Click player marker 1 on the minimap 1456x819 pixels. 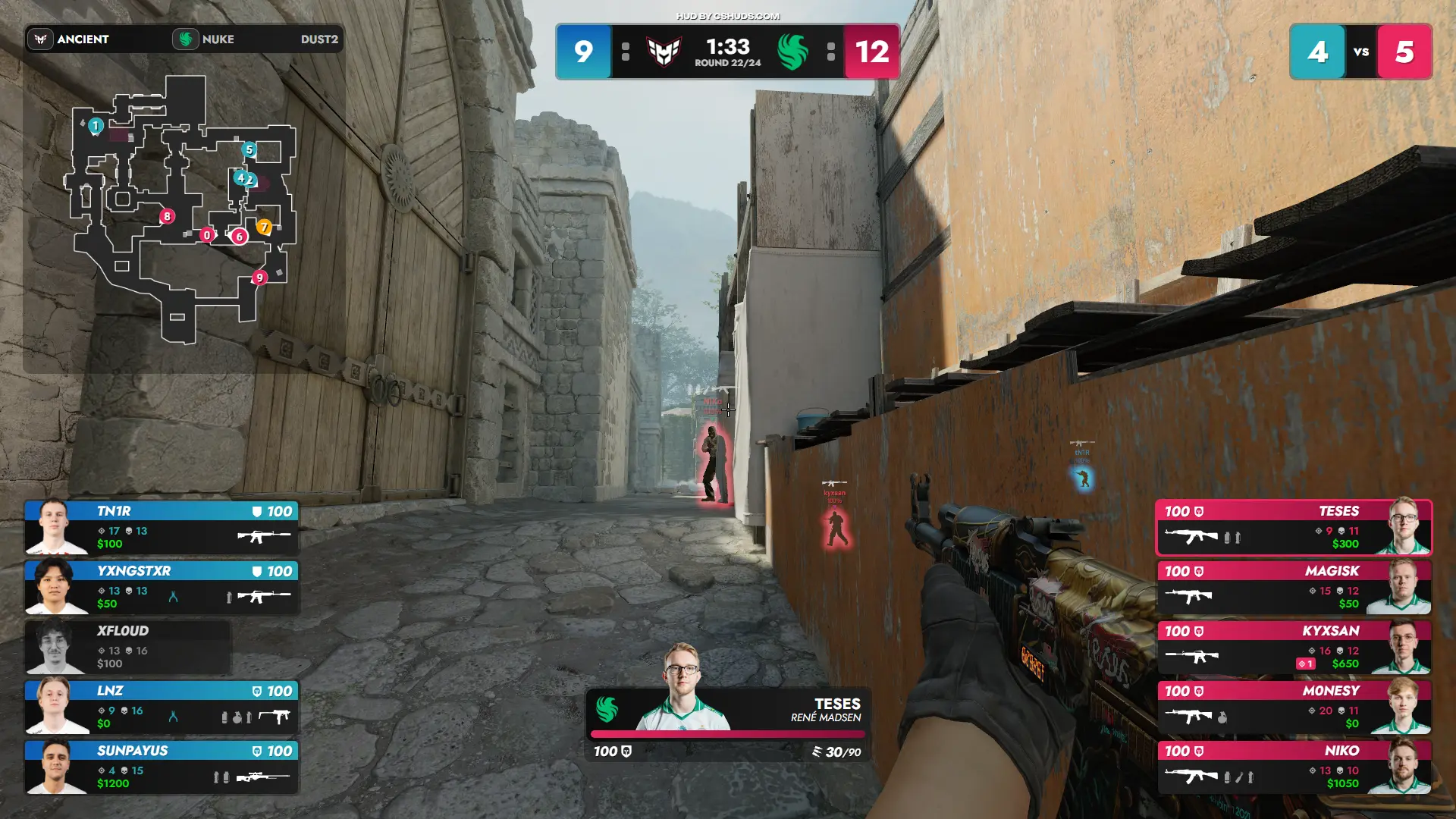point(96,125)
